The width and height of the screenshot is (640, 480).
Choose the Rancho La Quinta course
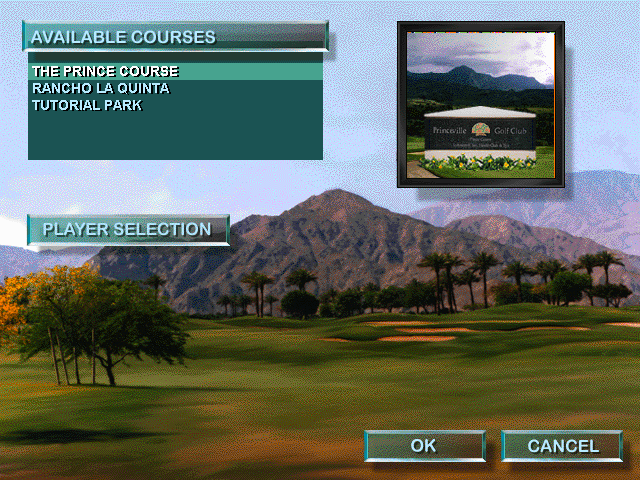[100, 88]
